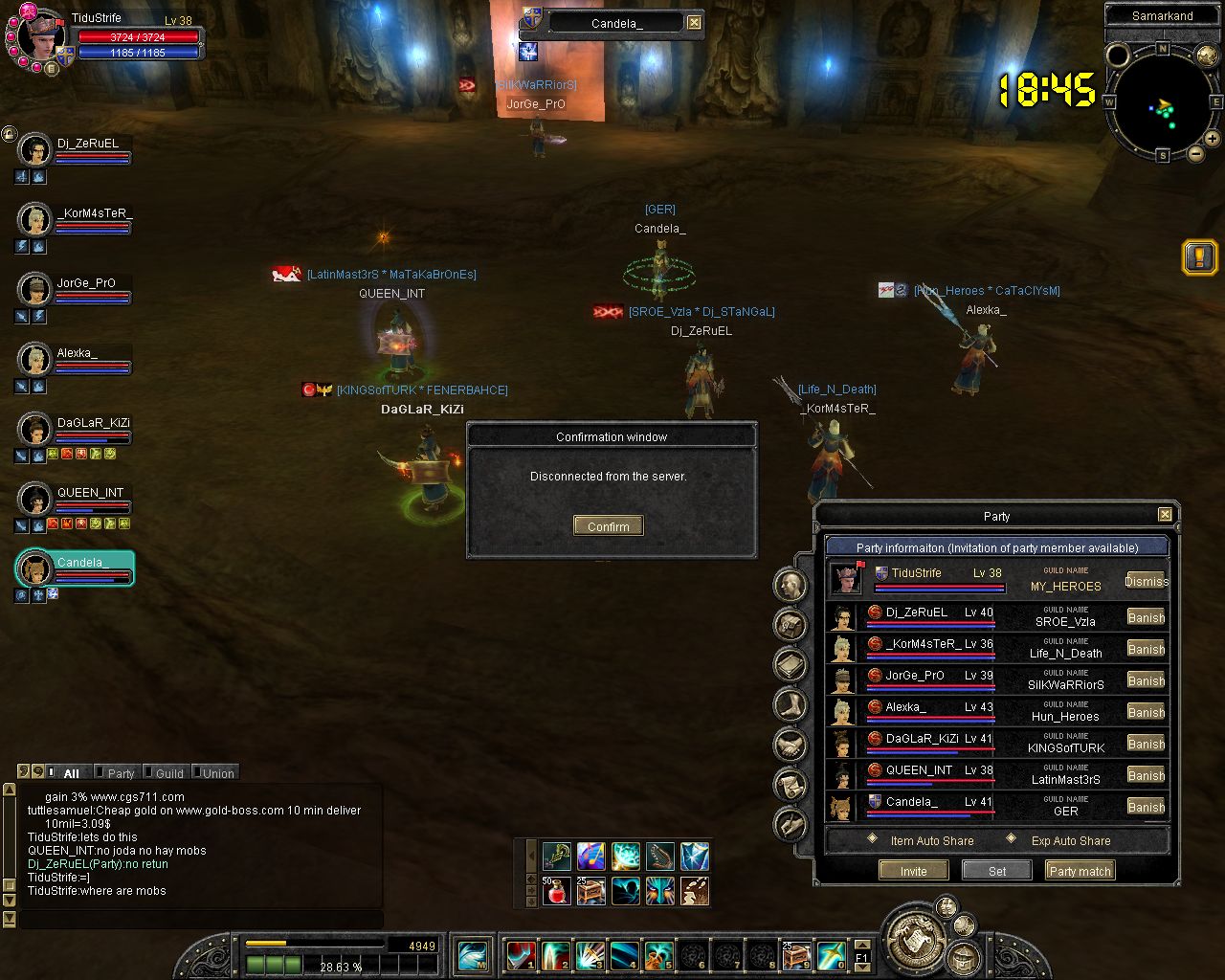1225x980 pixels.
Task: Toggle Item Auto Share option
Action: 872,839
